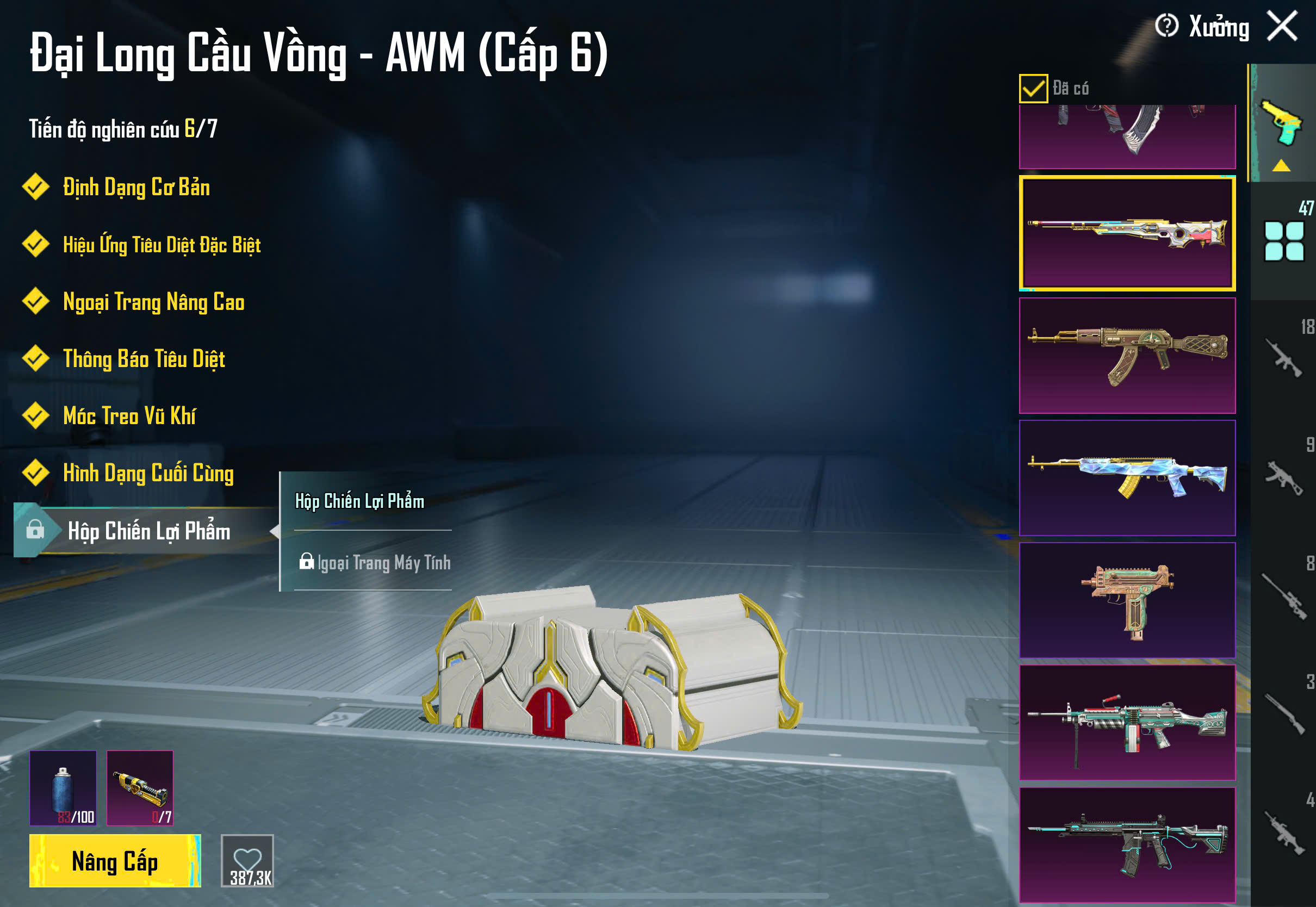
Task: Select the rainbow AWM skin thumbnail
Action: pyautogui.click(x=1127, y=233)
